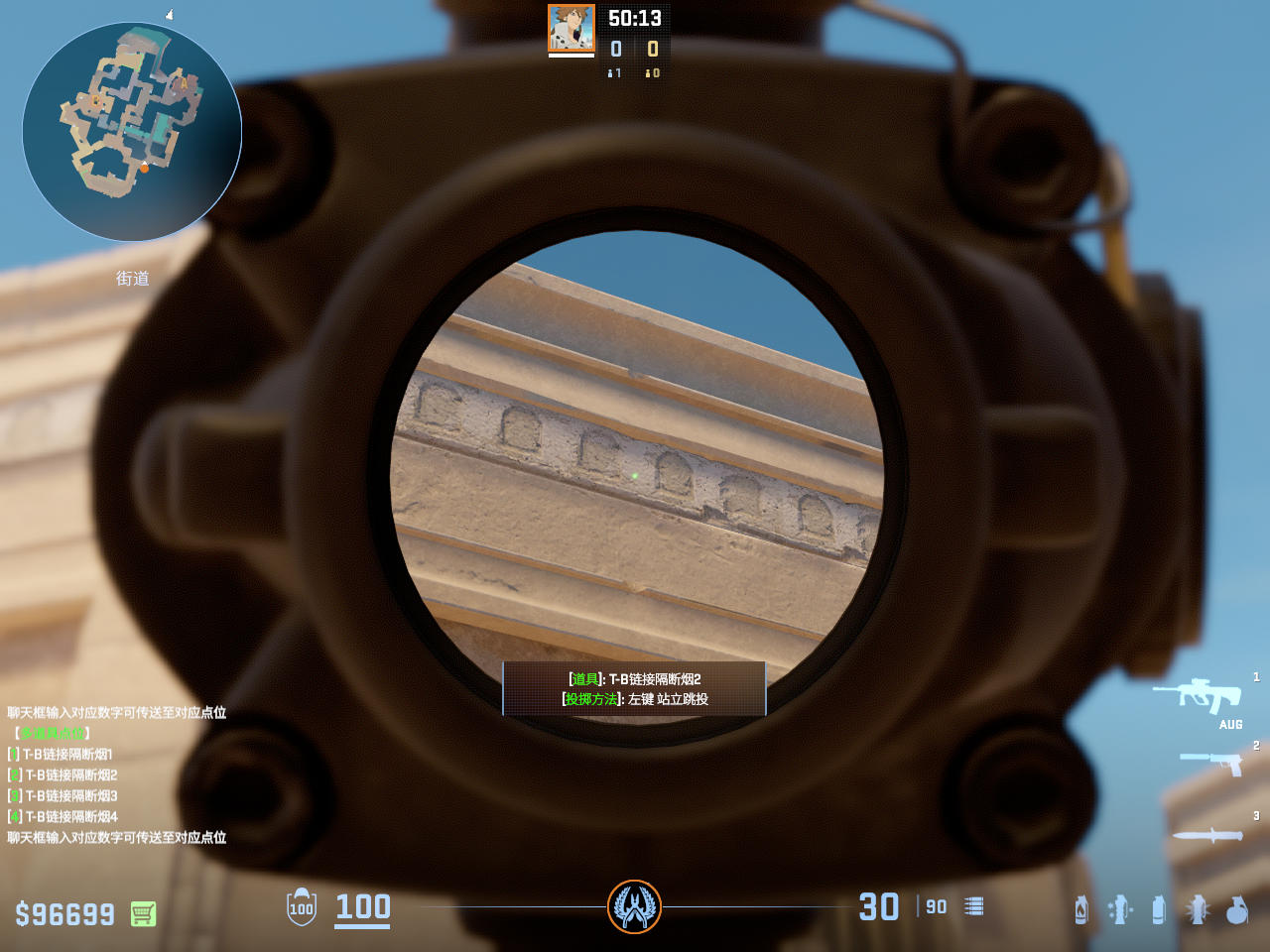
Task: Choose the incendiary grenade icon
Action: [x=1081, y=909]
